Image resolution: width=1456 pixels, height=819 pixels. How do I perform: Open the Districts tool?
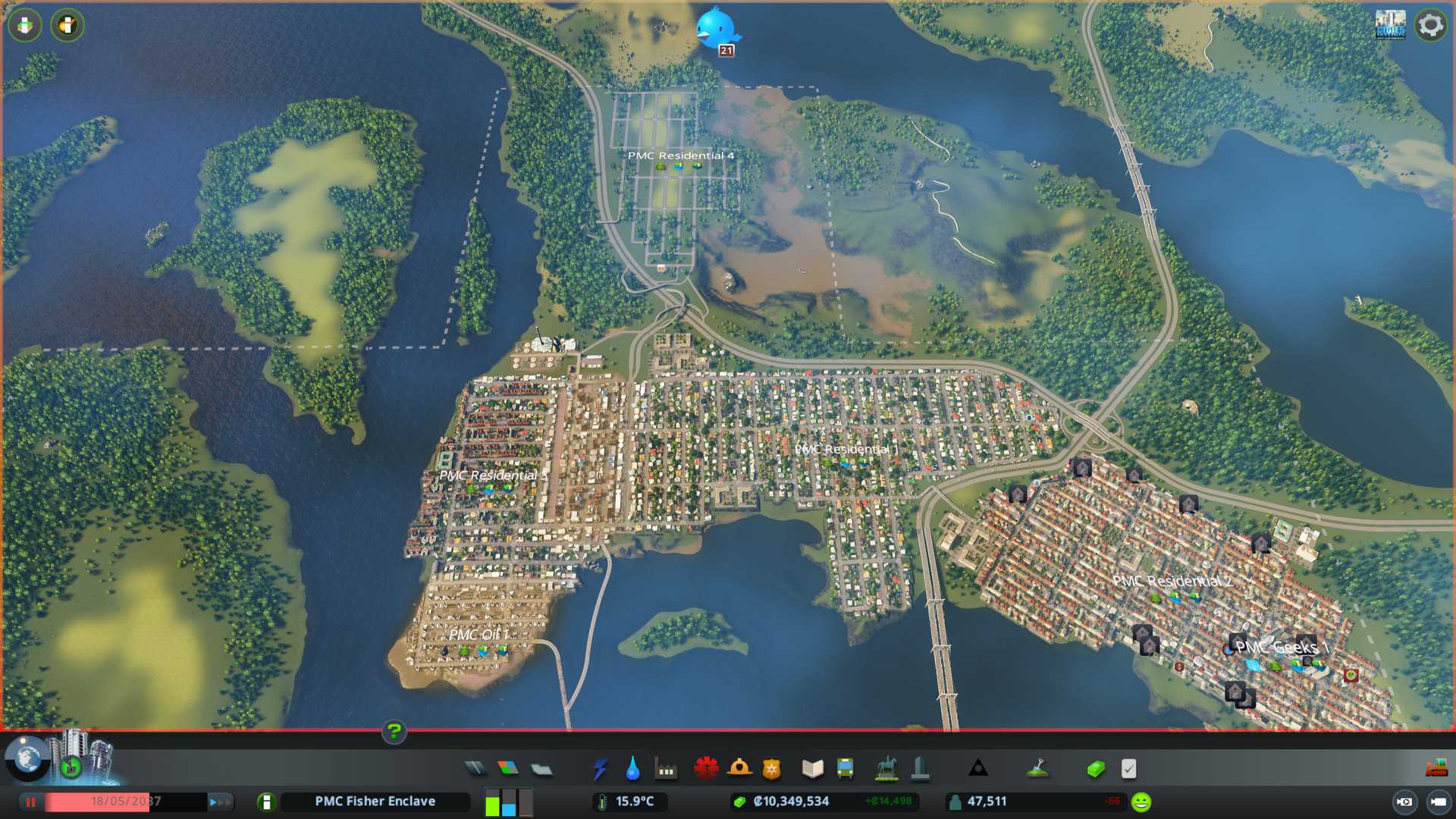coord(541,769)
